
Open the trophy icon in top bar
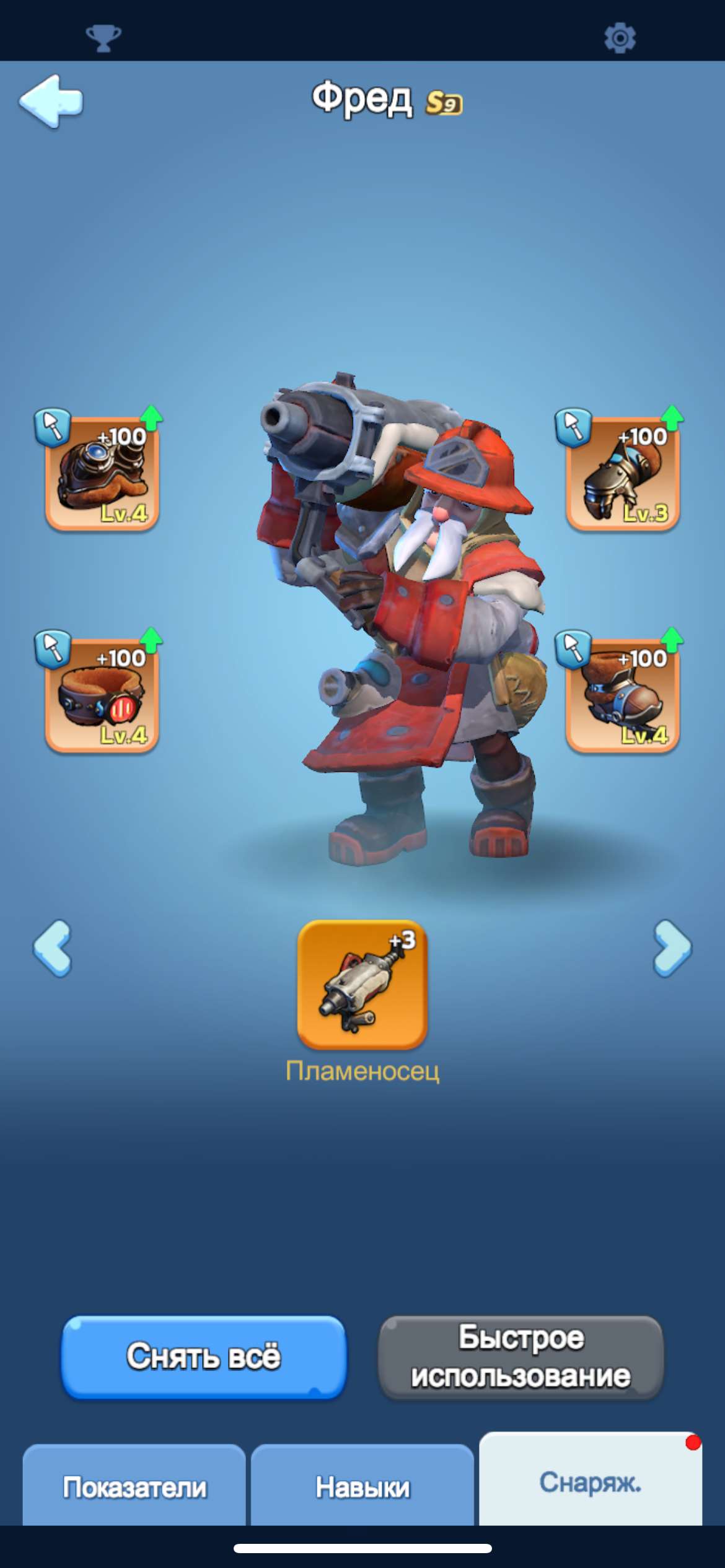103,38
